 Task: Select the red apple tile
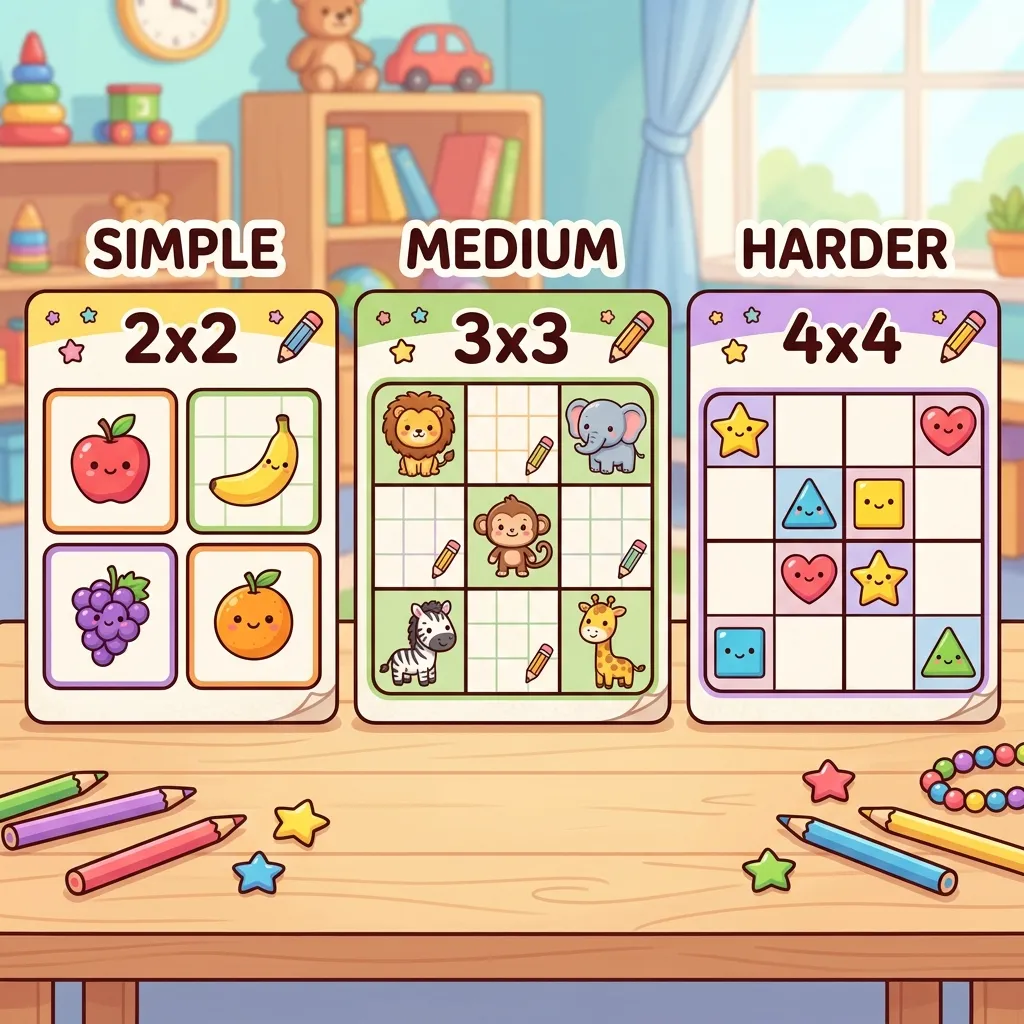point(111,460)
